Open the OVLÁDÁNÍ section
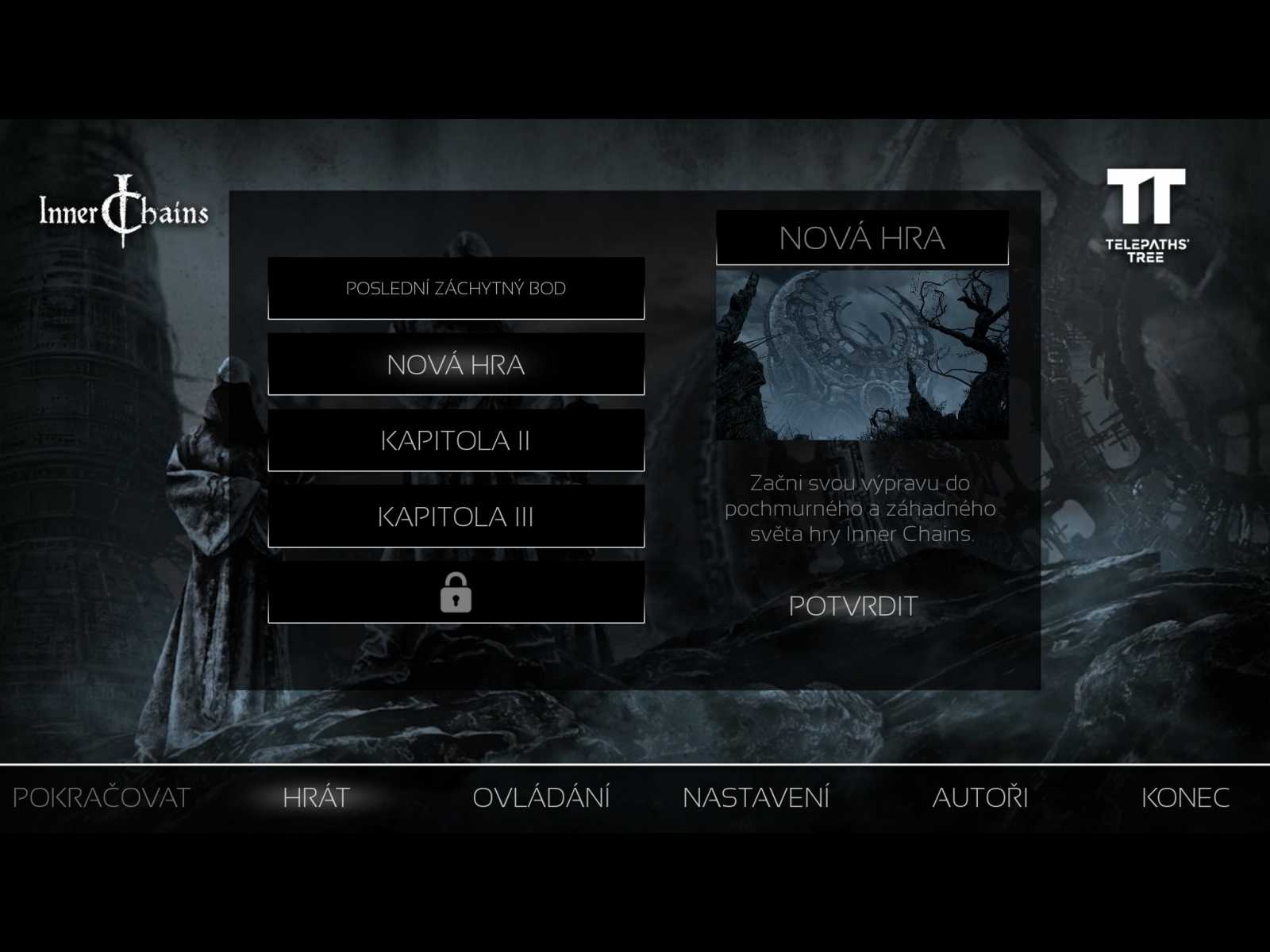Image resolution: width=1270 pixels, height=952 pixels. pos(543,797)
